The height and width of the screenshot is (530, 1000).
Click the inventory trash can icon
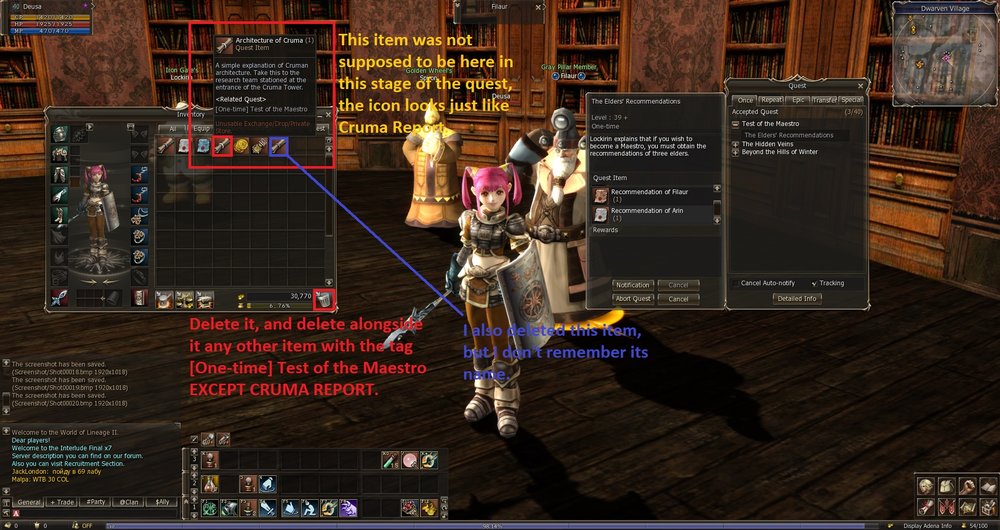click(323, 298)
